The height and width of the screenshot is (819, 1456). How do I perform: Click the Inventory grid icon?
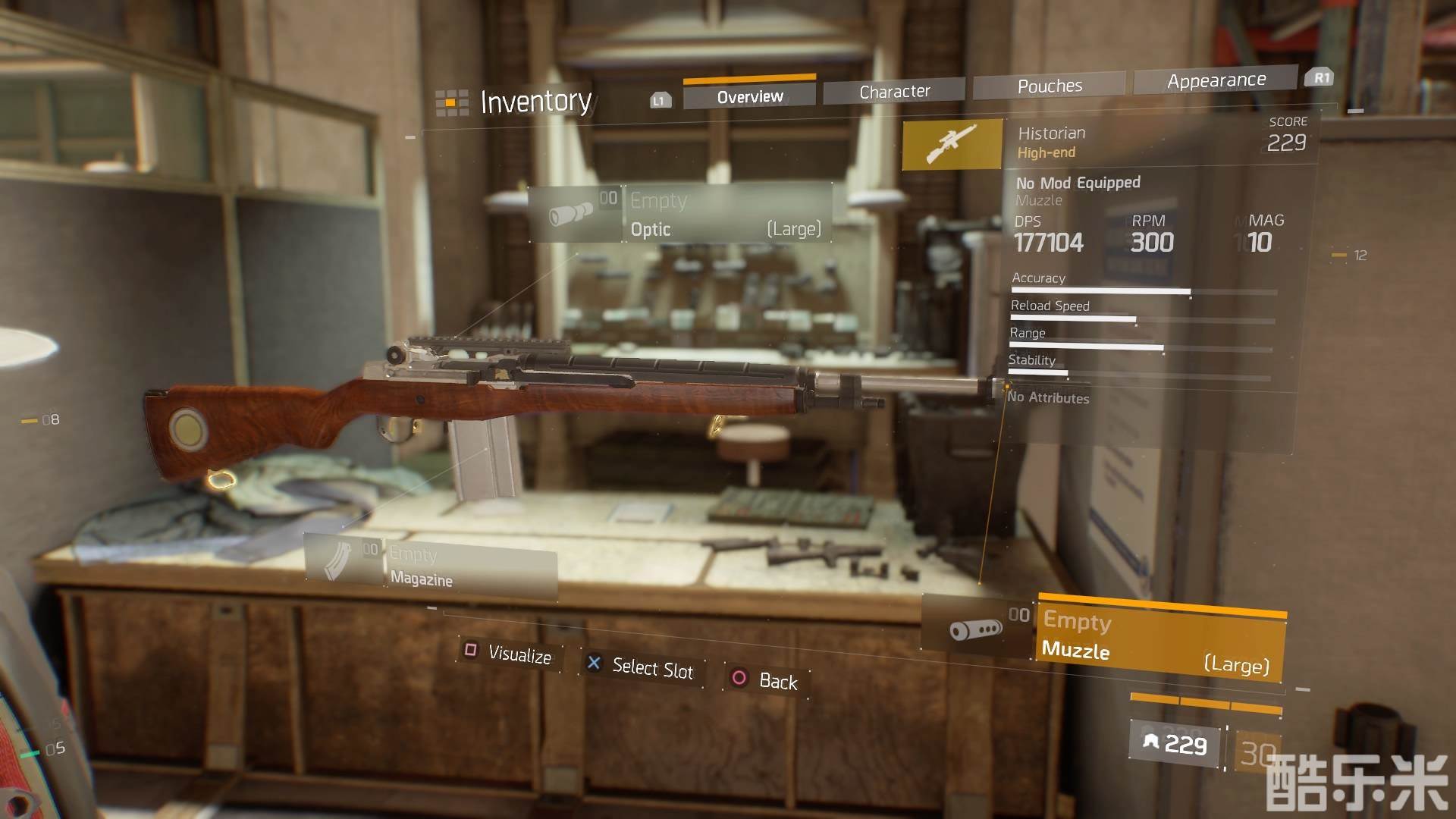coord(451,102)
